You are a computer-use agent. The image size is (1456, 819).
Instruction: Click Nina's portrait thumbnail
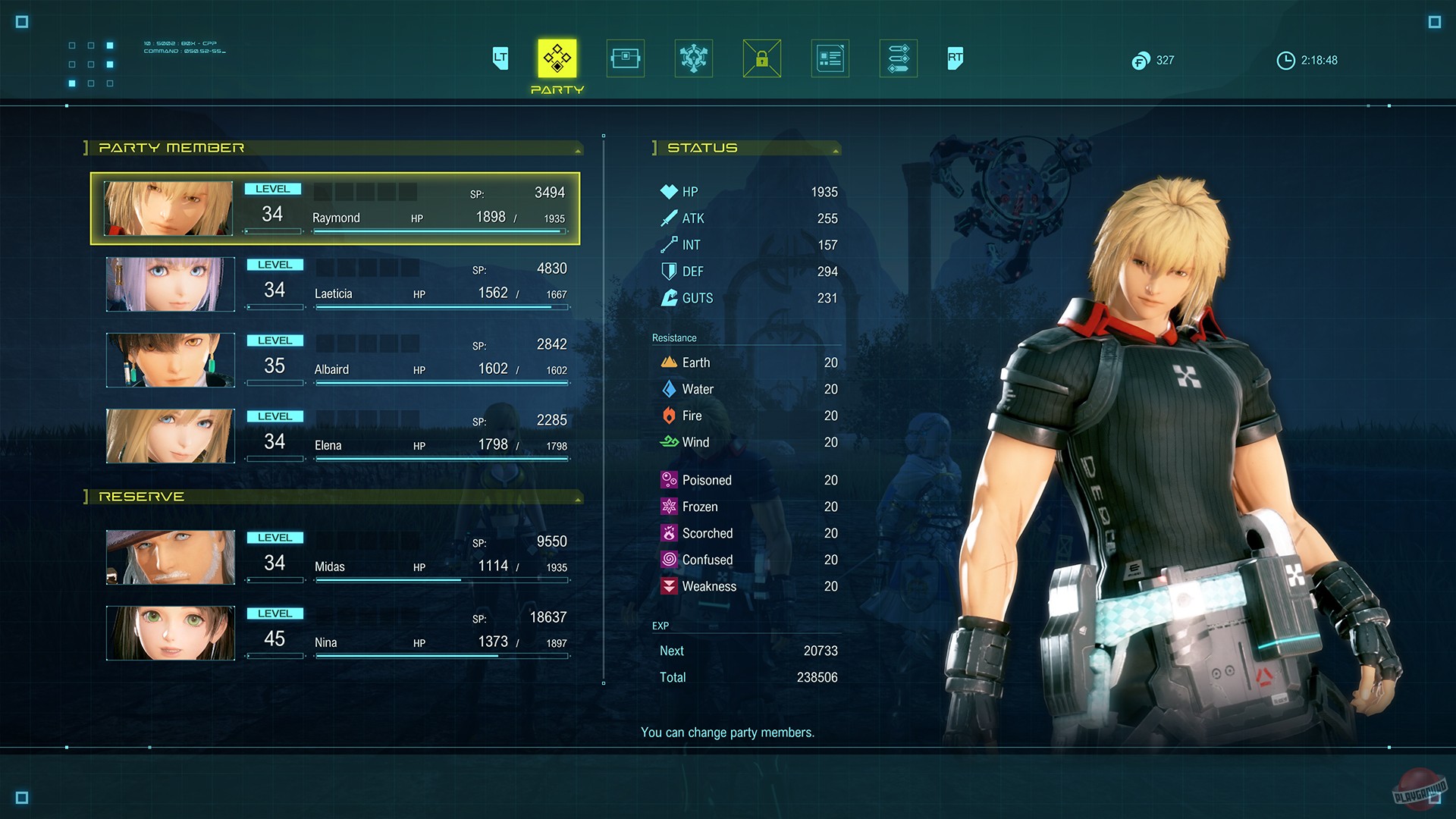pyautogui.click(x=170, y=633)
